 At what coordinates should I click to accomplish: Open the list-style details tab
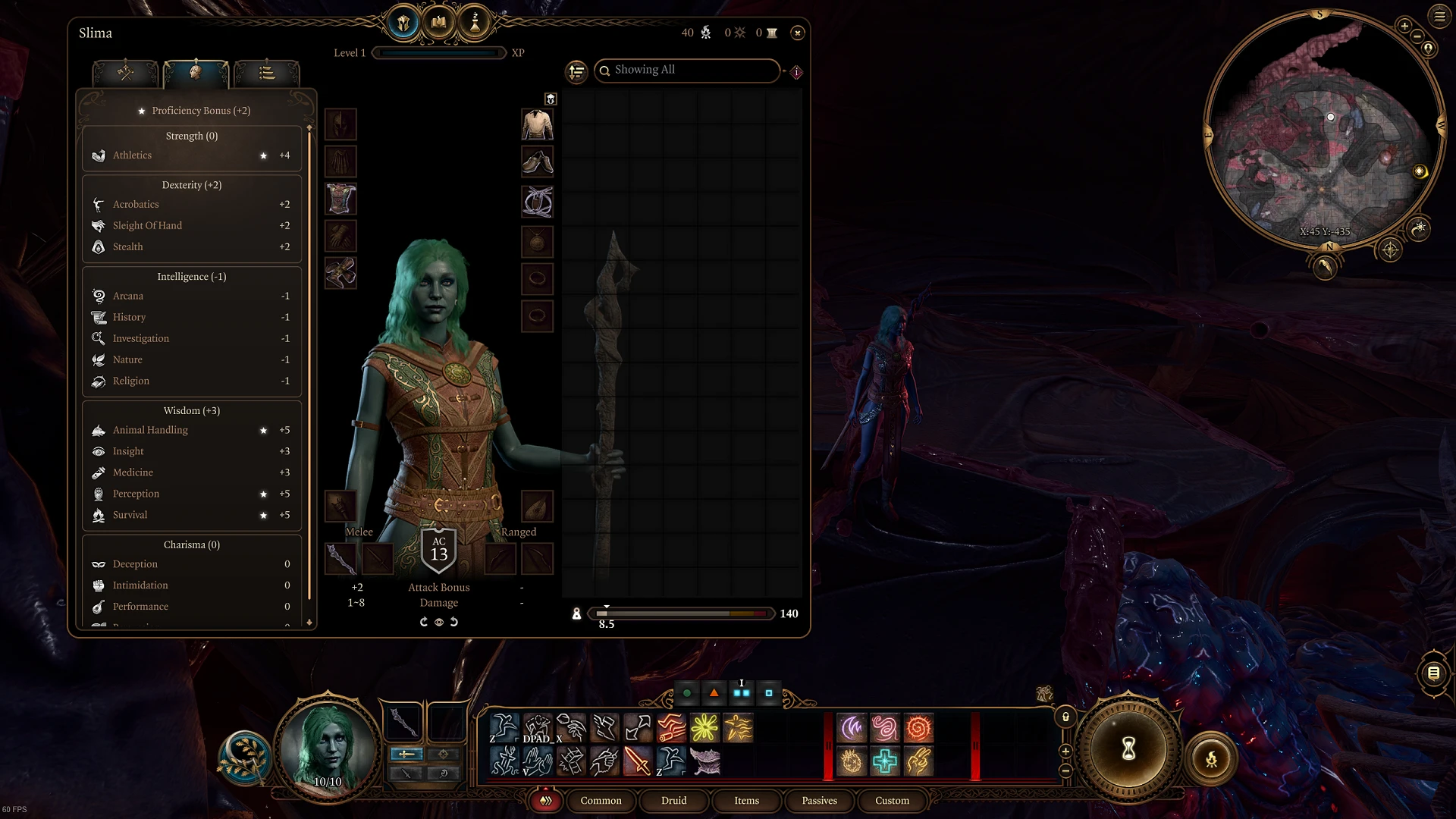pos(267,73)
